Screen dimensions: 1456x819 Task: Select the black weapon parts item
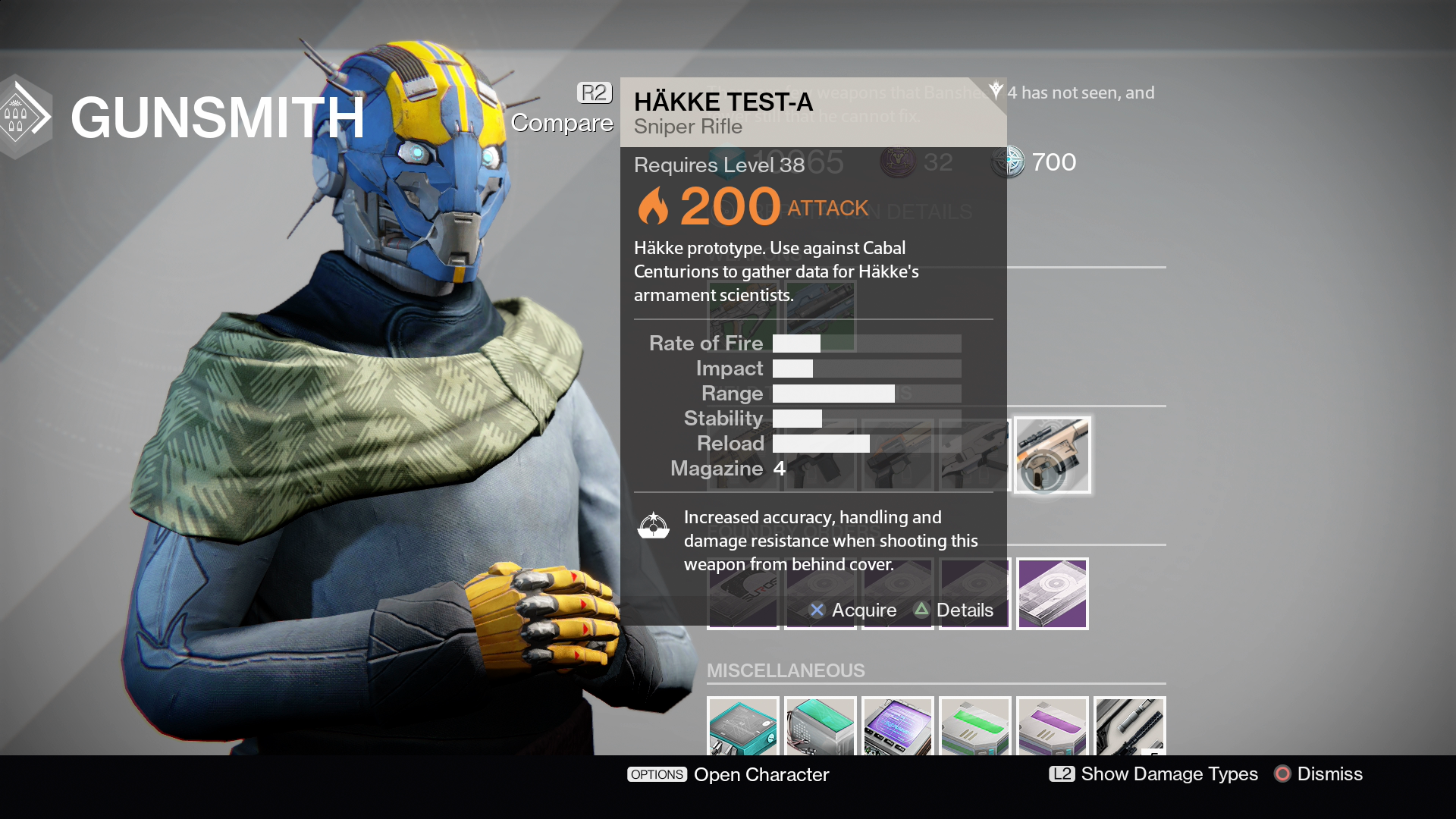pyautogui.click(x=1129, y=726)
